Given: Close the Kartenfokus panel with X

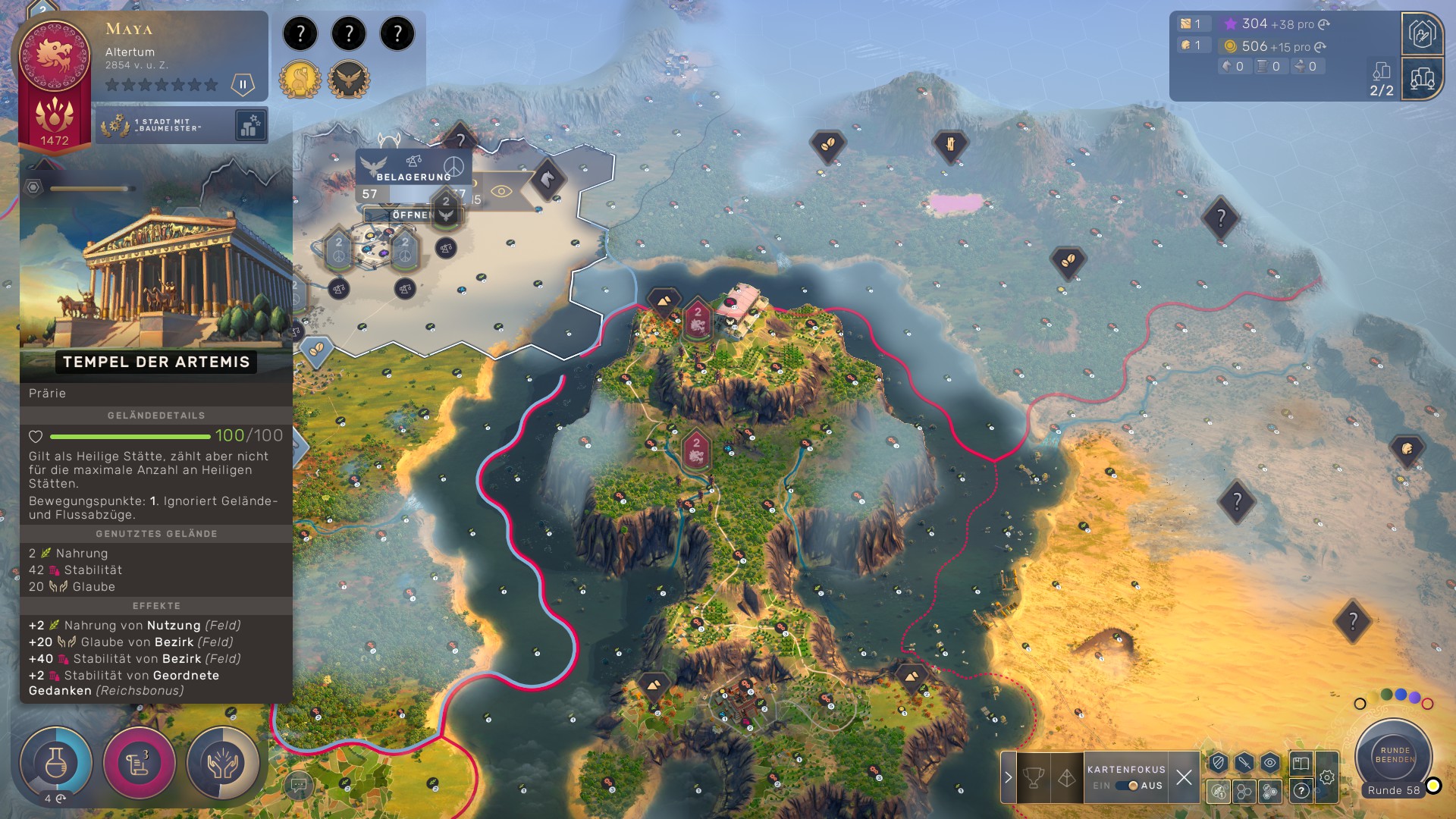Looking at the screenshot, I should 1184,777.
